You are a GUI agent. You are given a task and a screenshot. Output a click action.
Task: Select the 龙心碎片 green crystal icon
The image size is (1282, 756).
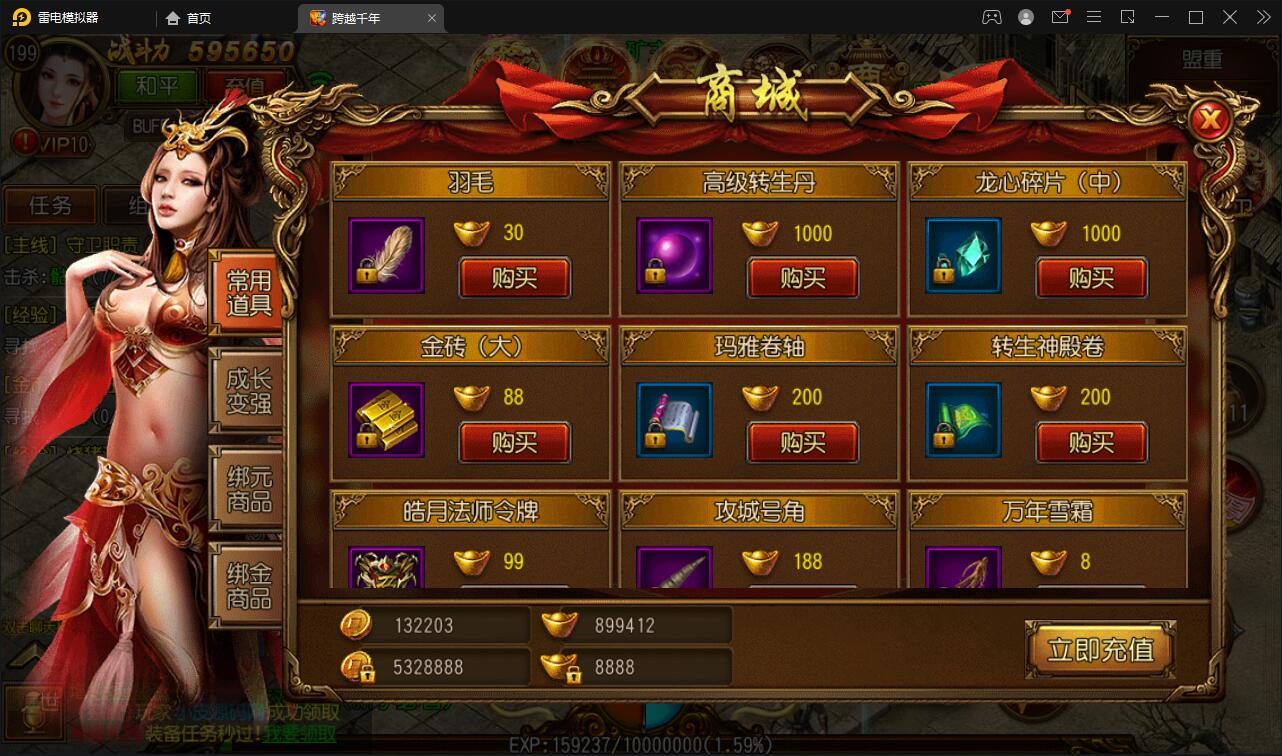click(963, 256)
